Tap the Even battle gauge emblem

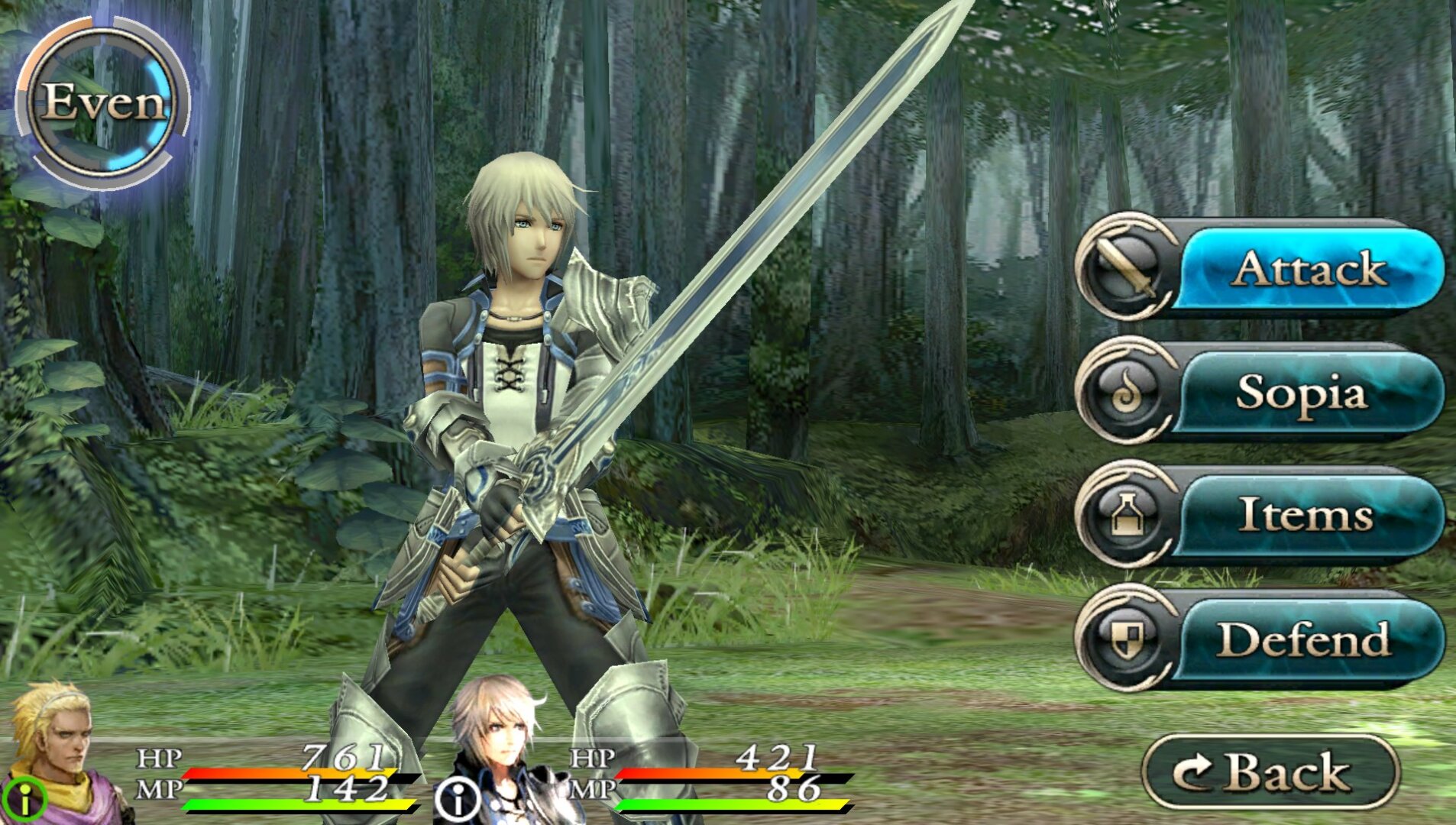pyautogui.click(x=103, y=103)
